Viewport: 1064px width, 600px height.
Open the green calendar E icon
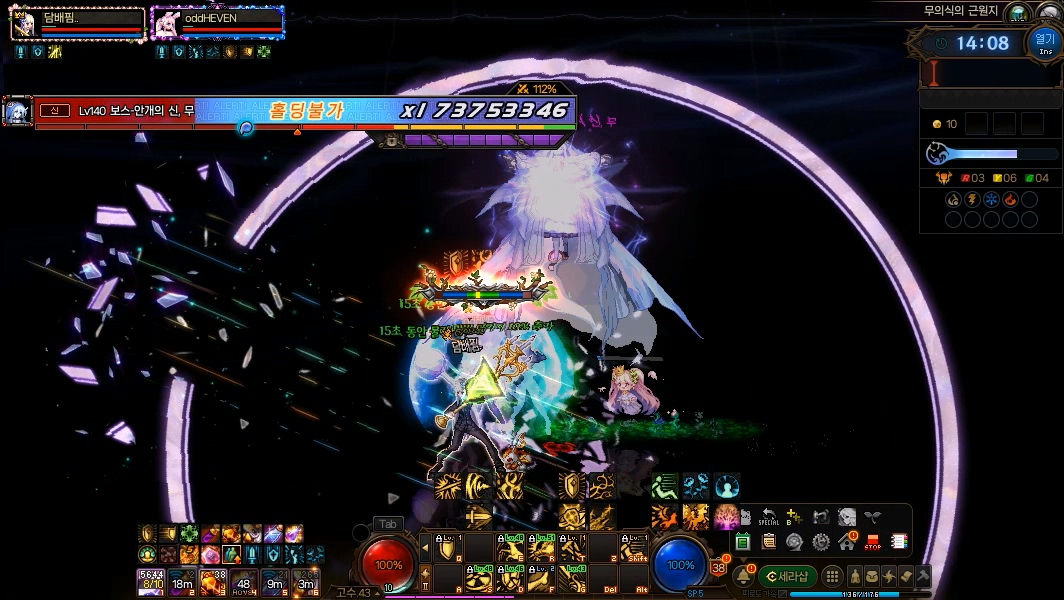pos(743,542)
